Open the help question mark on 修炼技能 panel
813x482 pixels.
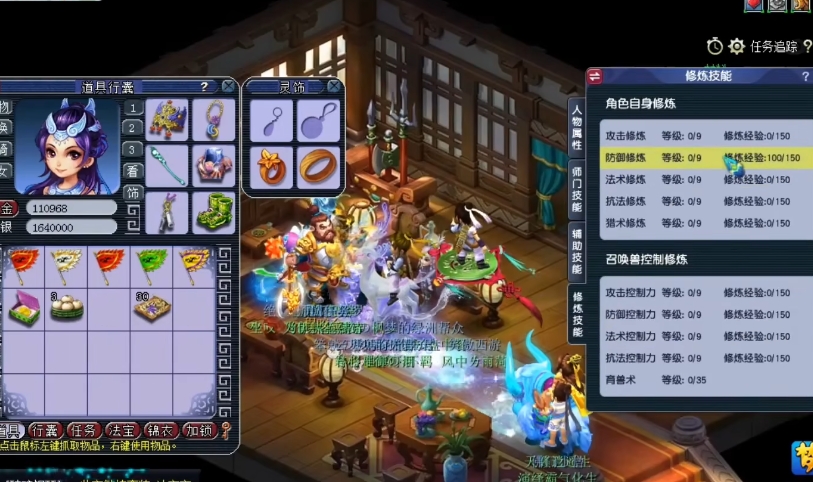point(805,77)
